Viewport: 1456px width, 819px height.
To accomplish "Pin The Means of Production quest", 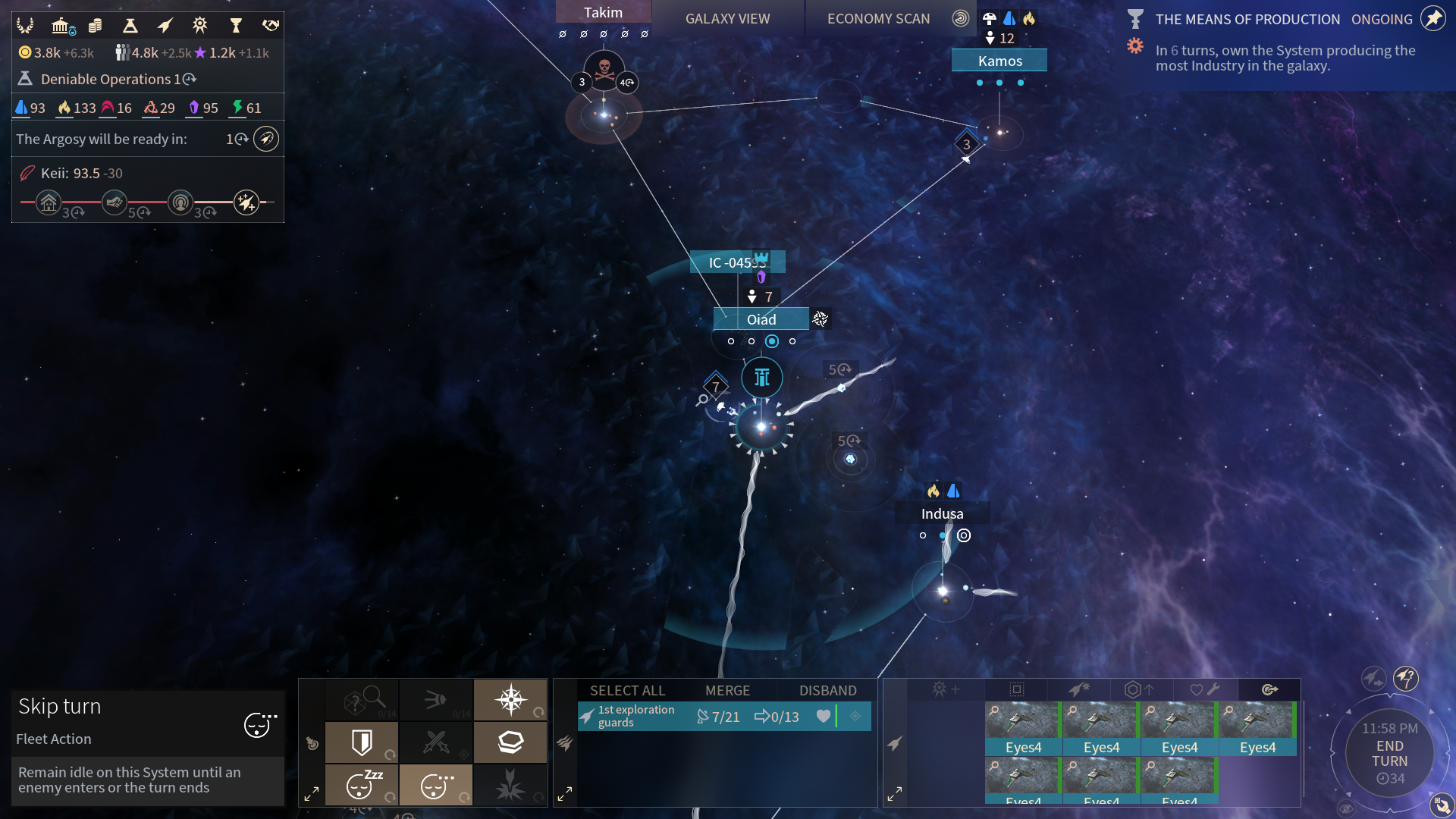I will tap(1432, 19).
